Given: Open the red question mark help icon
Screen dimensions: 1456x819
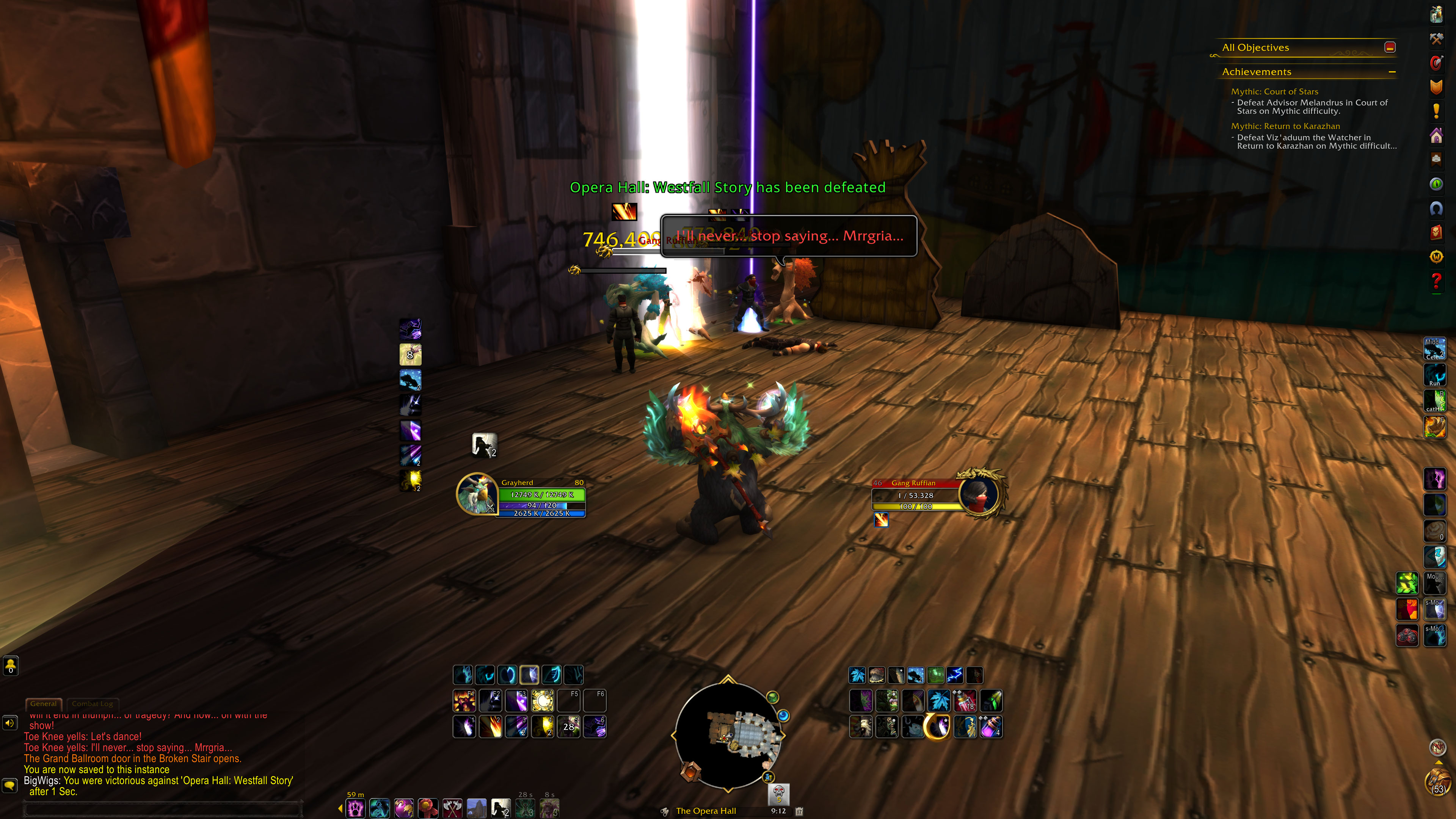Looking at the screenshot, I should [1436, 280].
